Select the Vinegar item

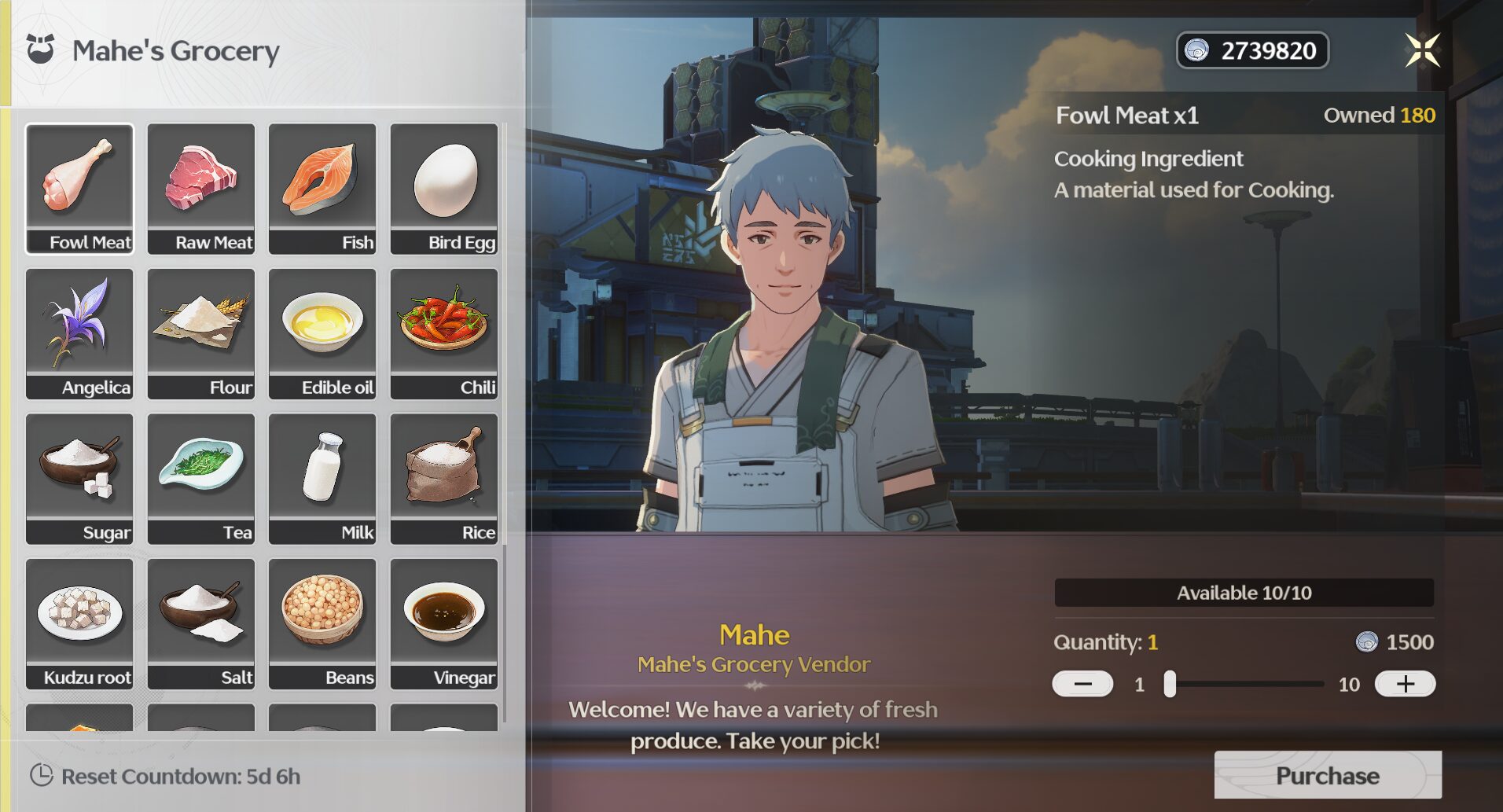tap(444, 623)
